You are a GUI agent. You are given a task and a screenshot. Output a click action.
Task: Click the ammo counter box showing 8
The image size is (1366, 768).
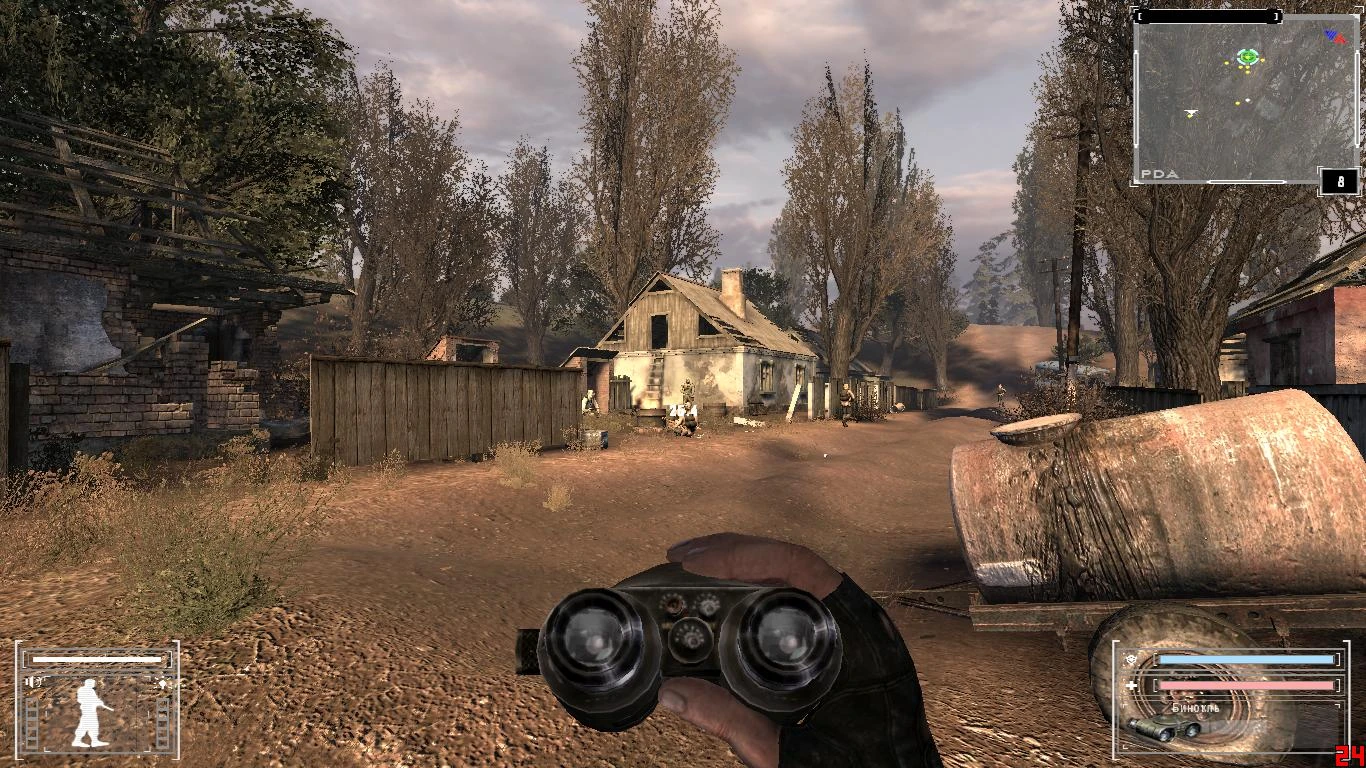click(x=1338, y=180)
